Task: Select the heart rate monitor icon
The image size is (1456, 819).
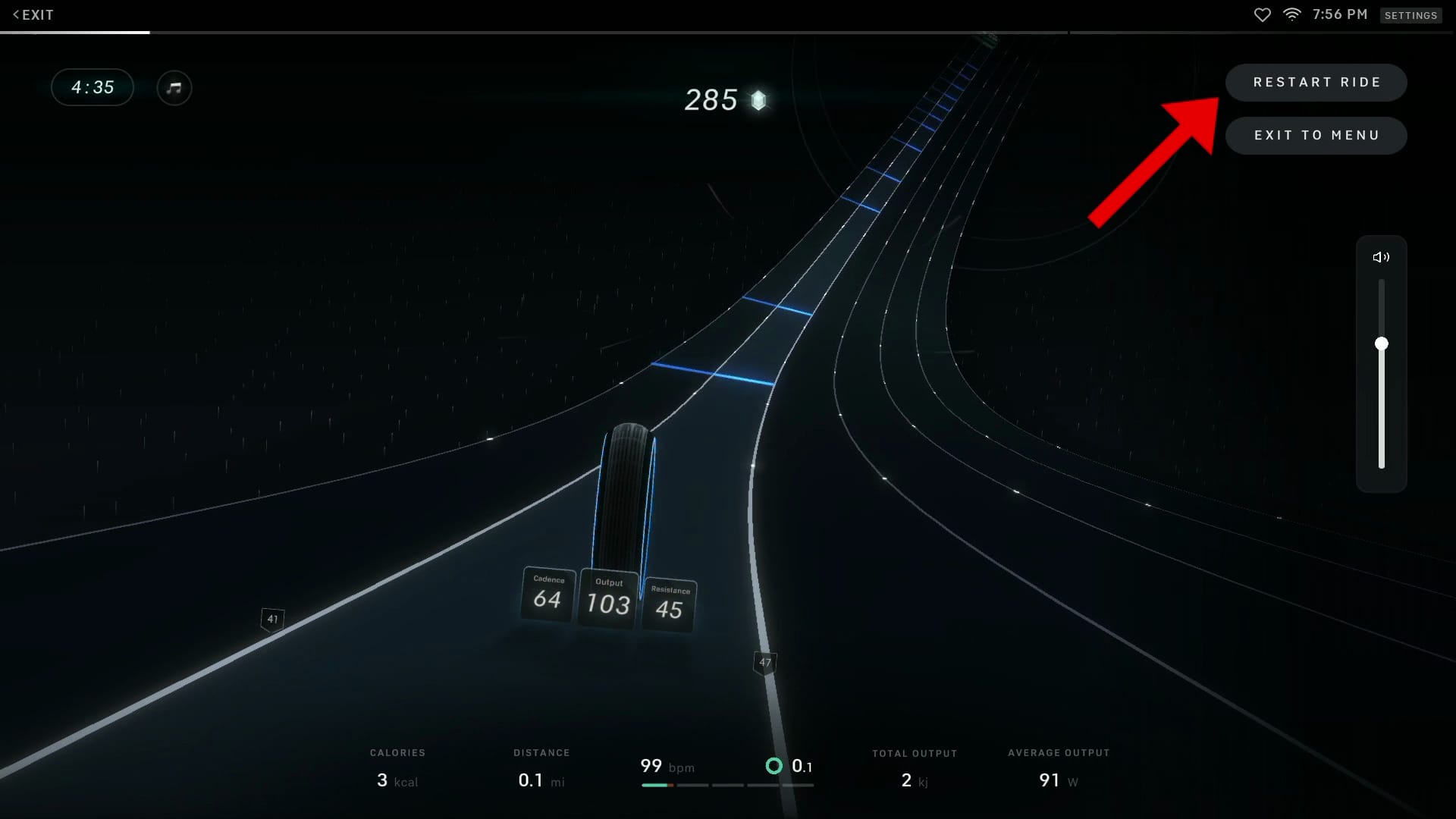Action: [x=1262, y=15]
